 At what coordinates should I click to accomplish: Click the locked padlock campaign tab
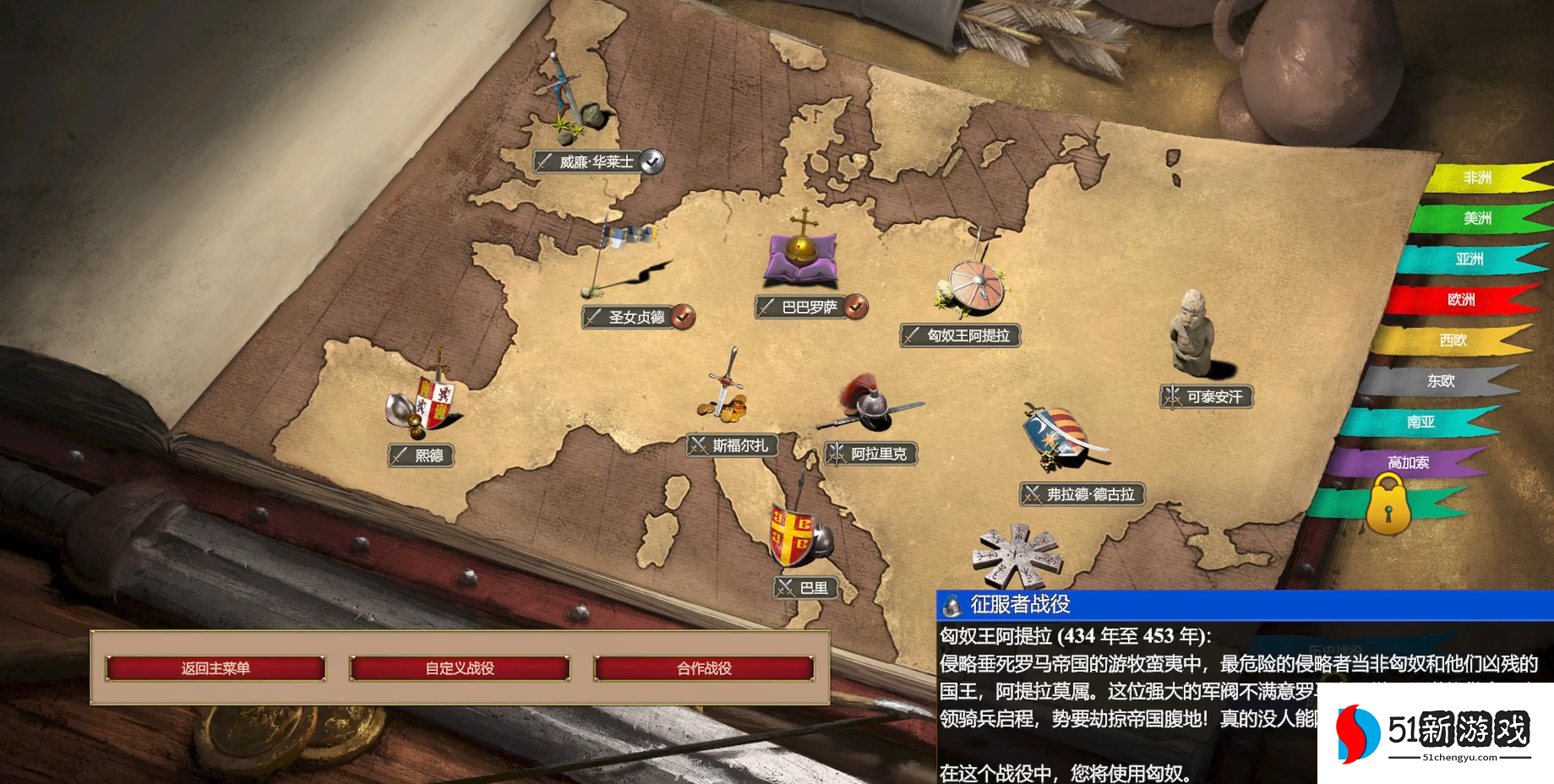pyautogui.click(x=1388, y=504)
